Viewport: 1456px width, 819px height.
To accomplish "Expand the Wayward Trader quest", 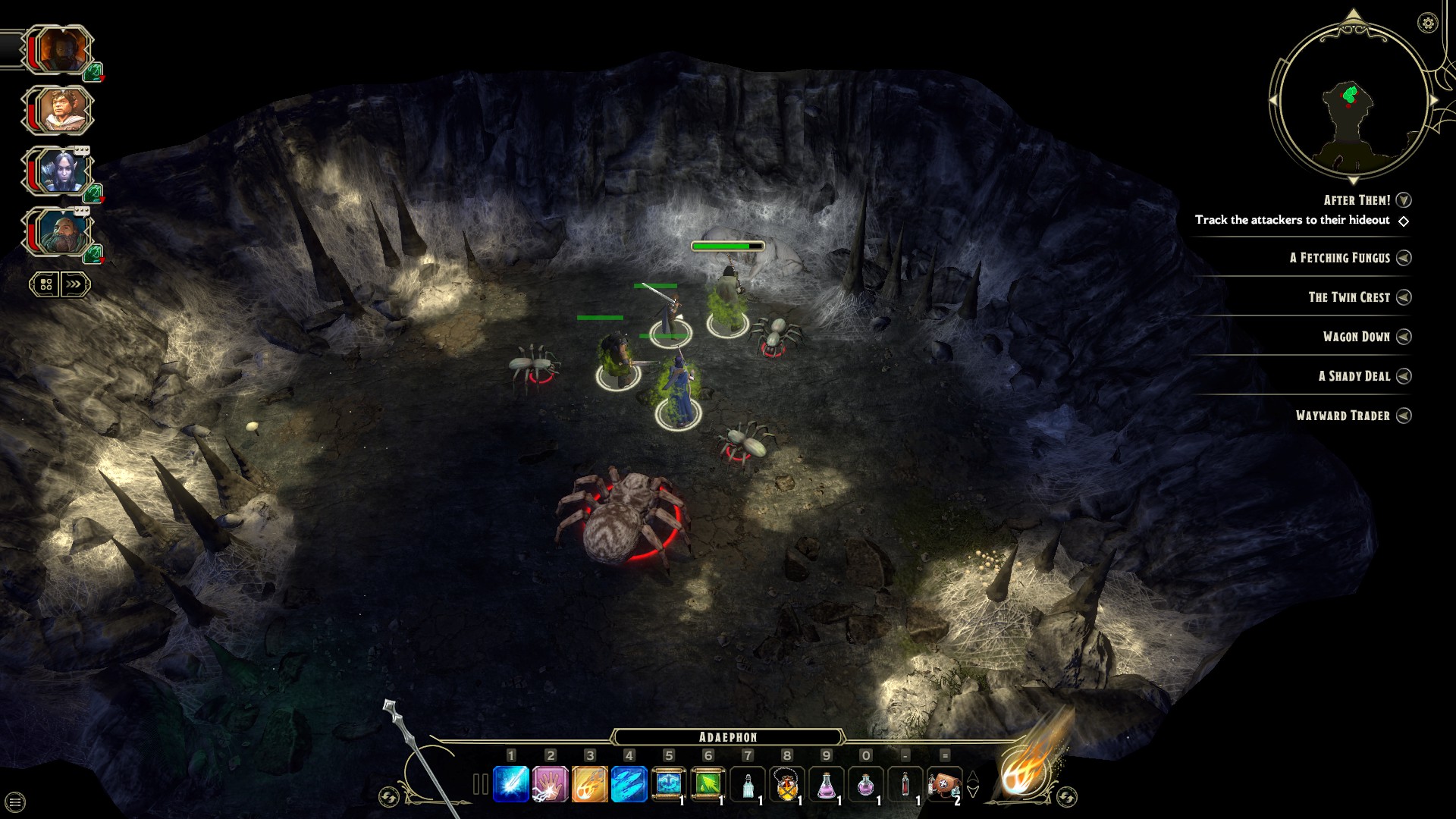I will coord(1404,416).
